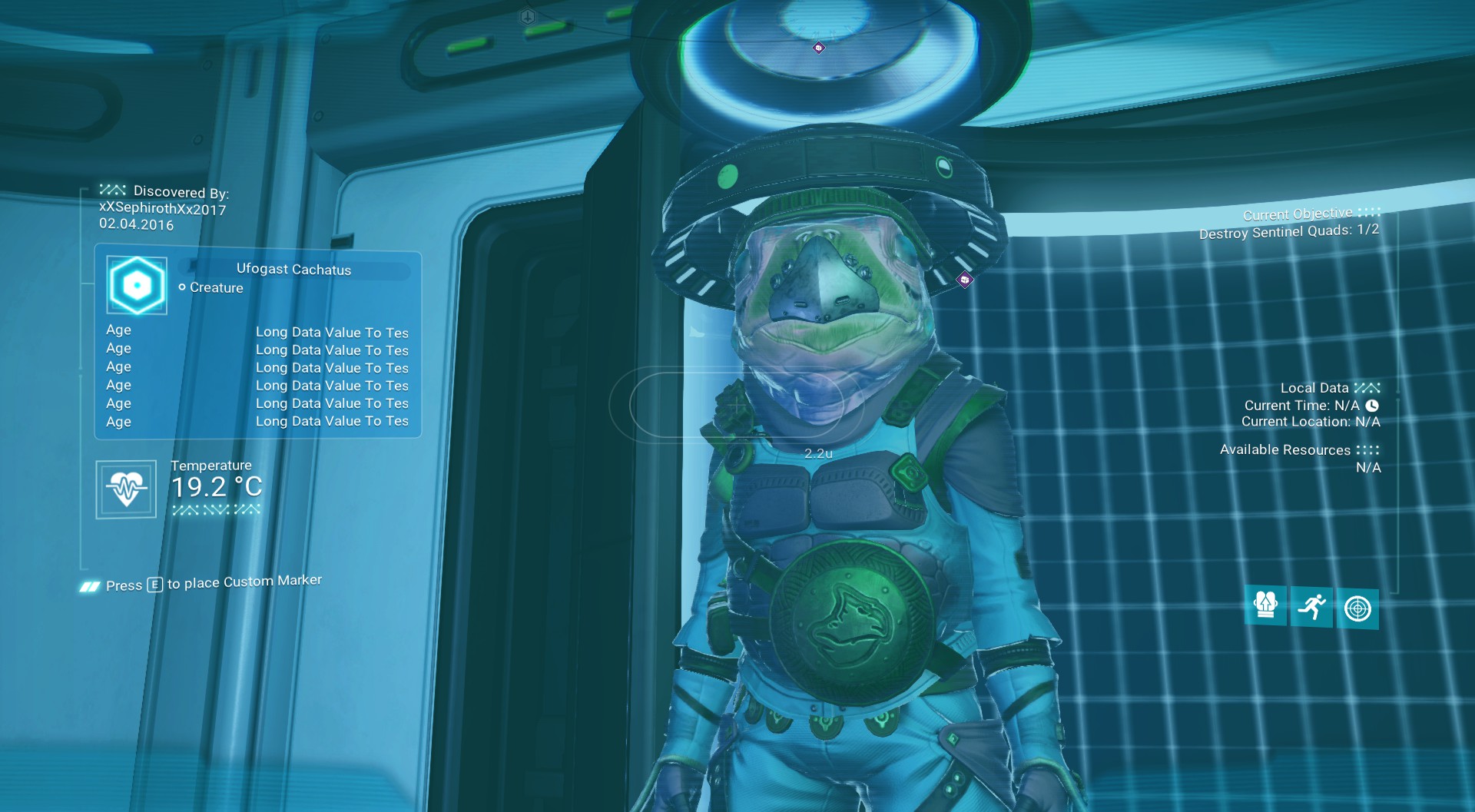Select the heart-pulse temperature icon
1475x812 pixels.
[x=126, y=489]
